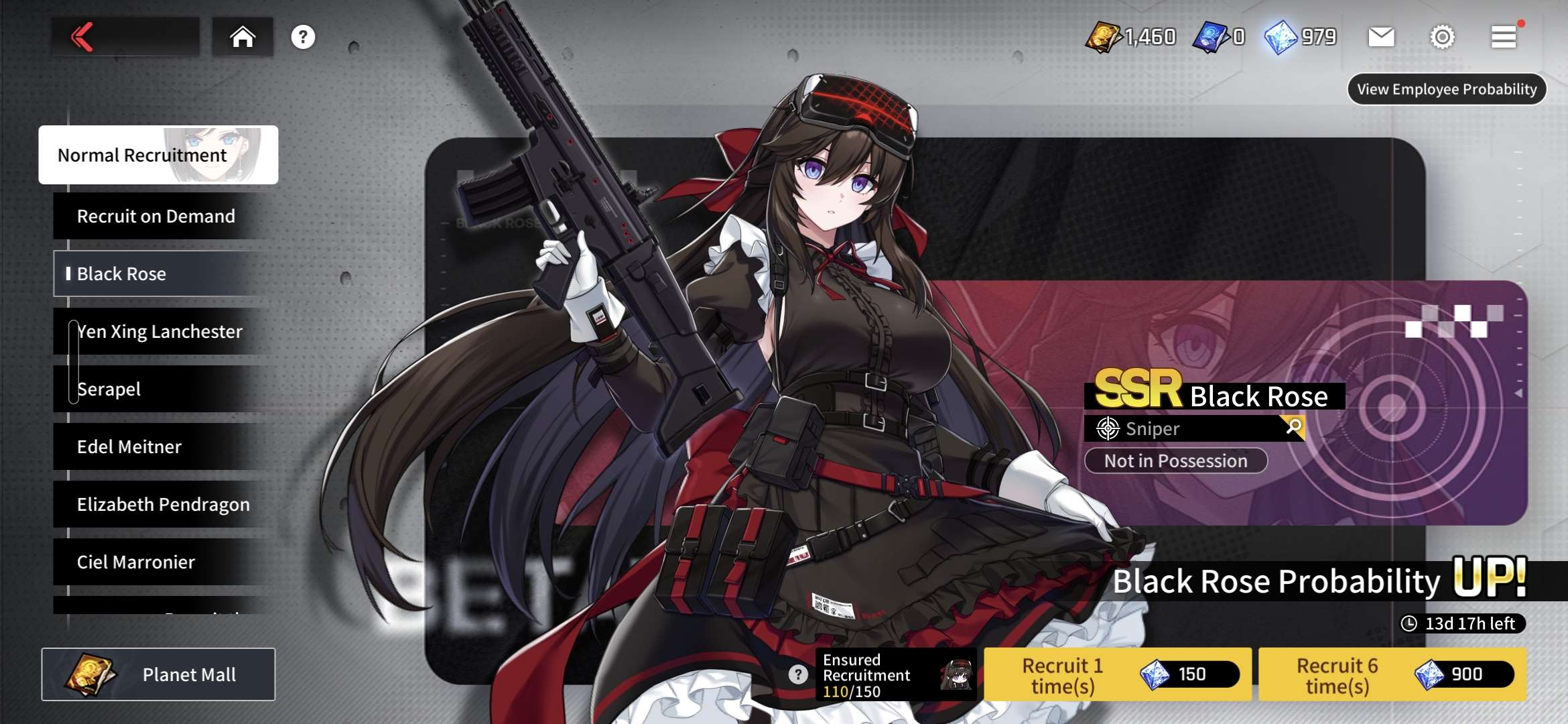Return to the home screen
This screenshot has height=724, width=1568.
coord(243,37)
